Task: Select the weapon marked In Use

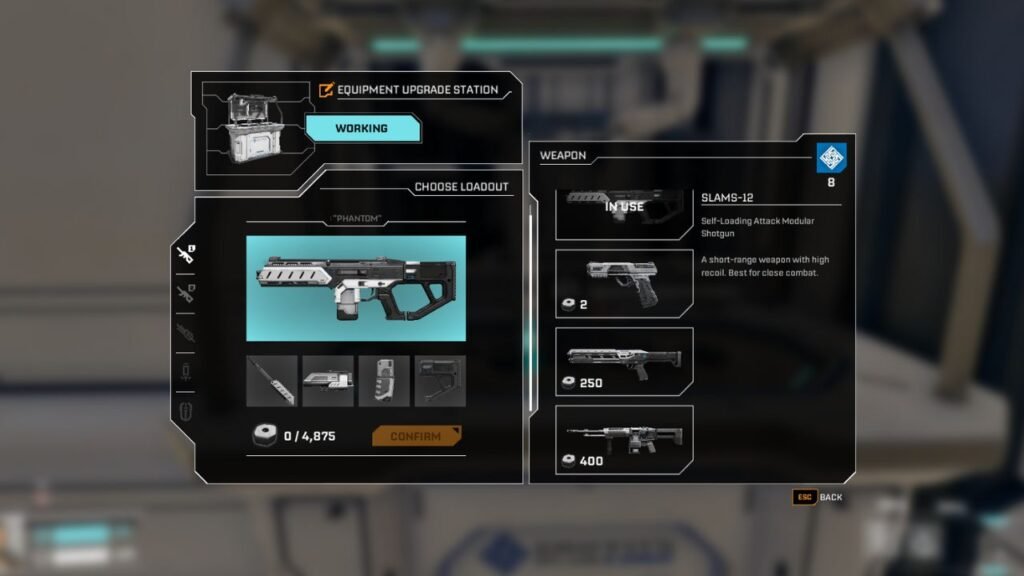Action: coord(624,212)
